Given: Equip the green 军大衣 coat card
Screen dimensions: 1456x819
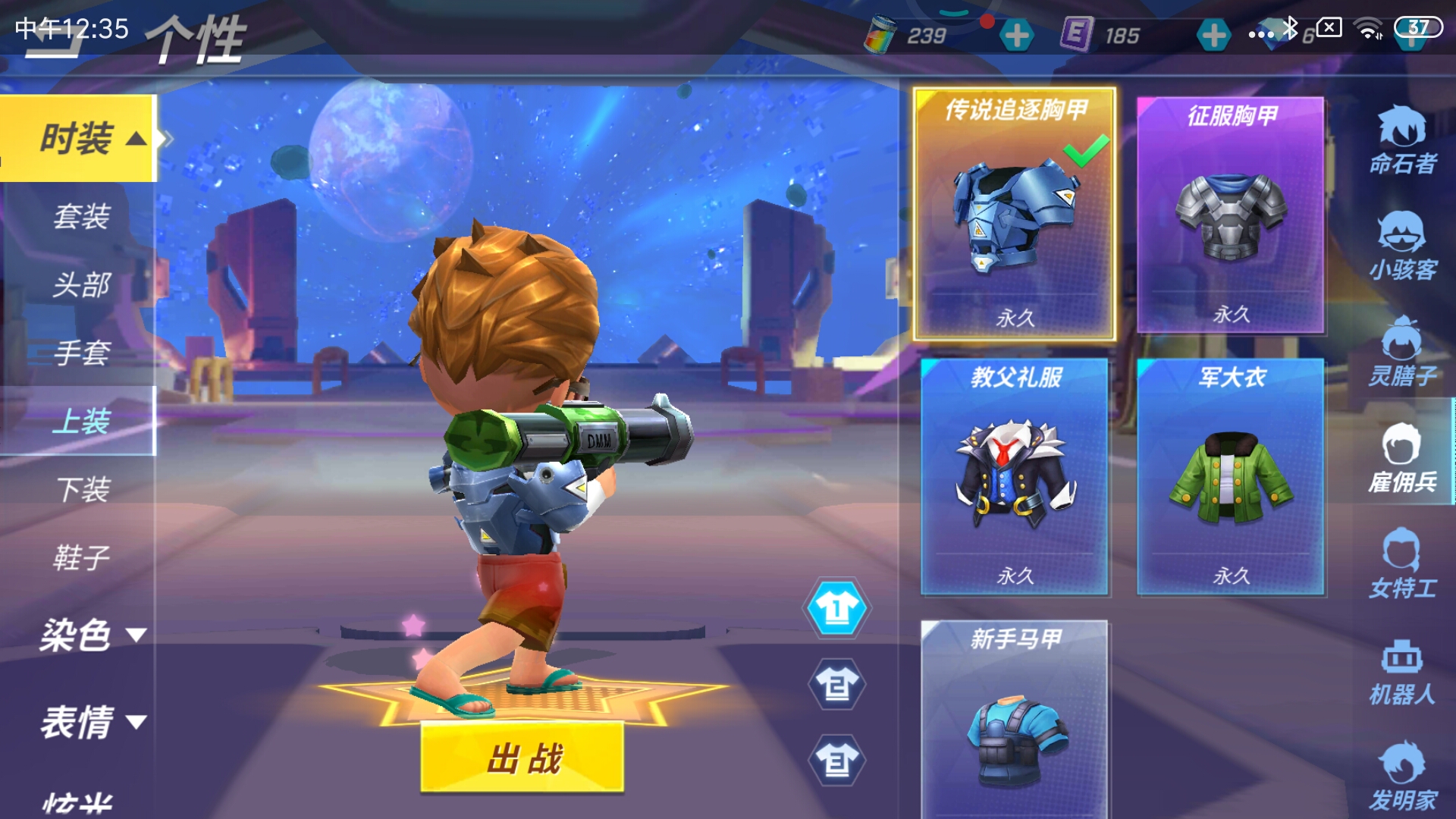Looking at the screenshot, I should 1231,476.
